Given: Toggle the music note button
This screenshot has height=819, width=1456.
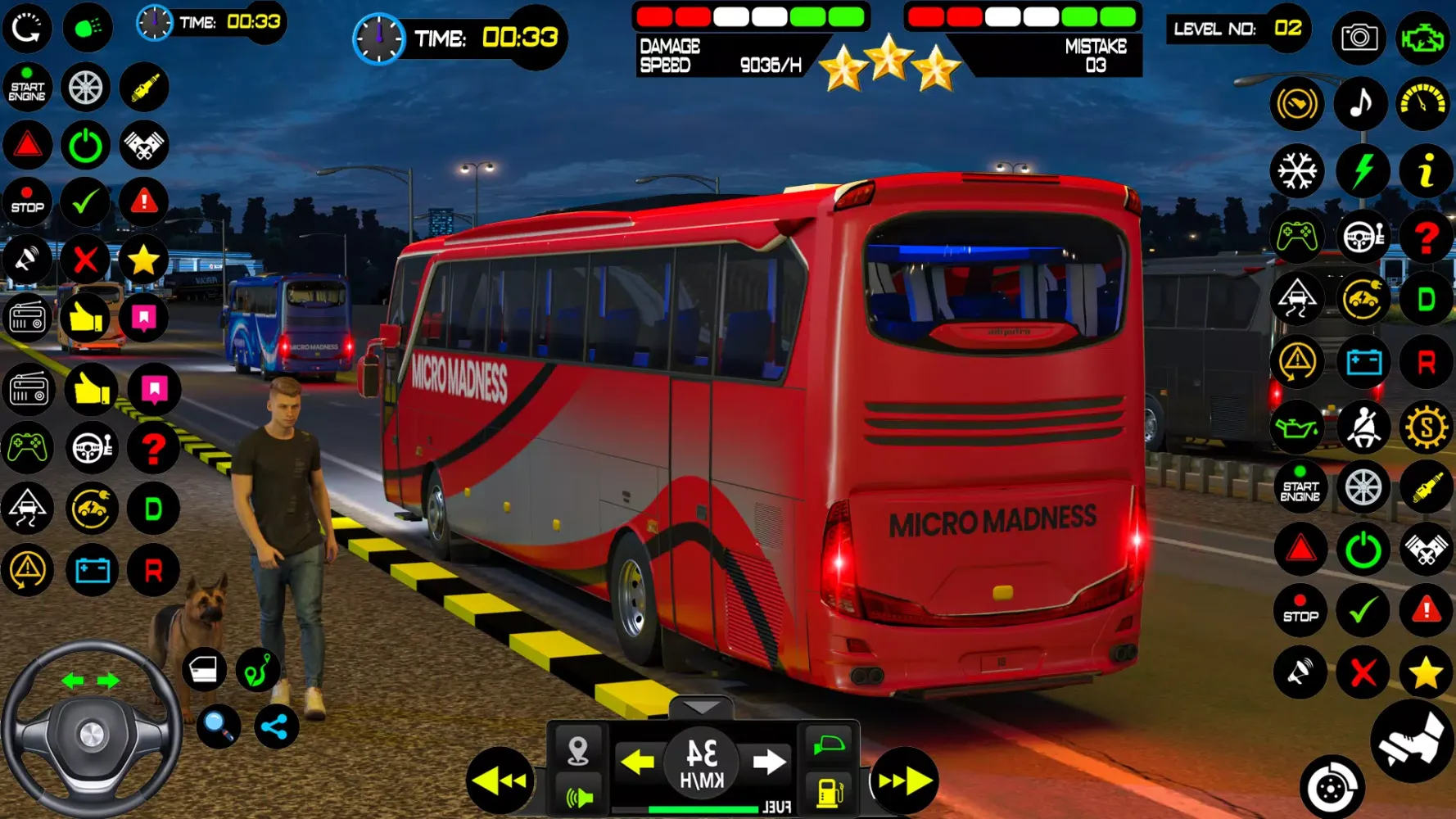Looking at the screenshot, I should click(1360, 104).
